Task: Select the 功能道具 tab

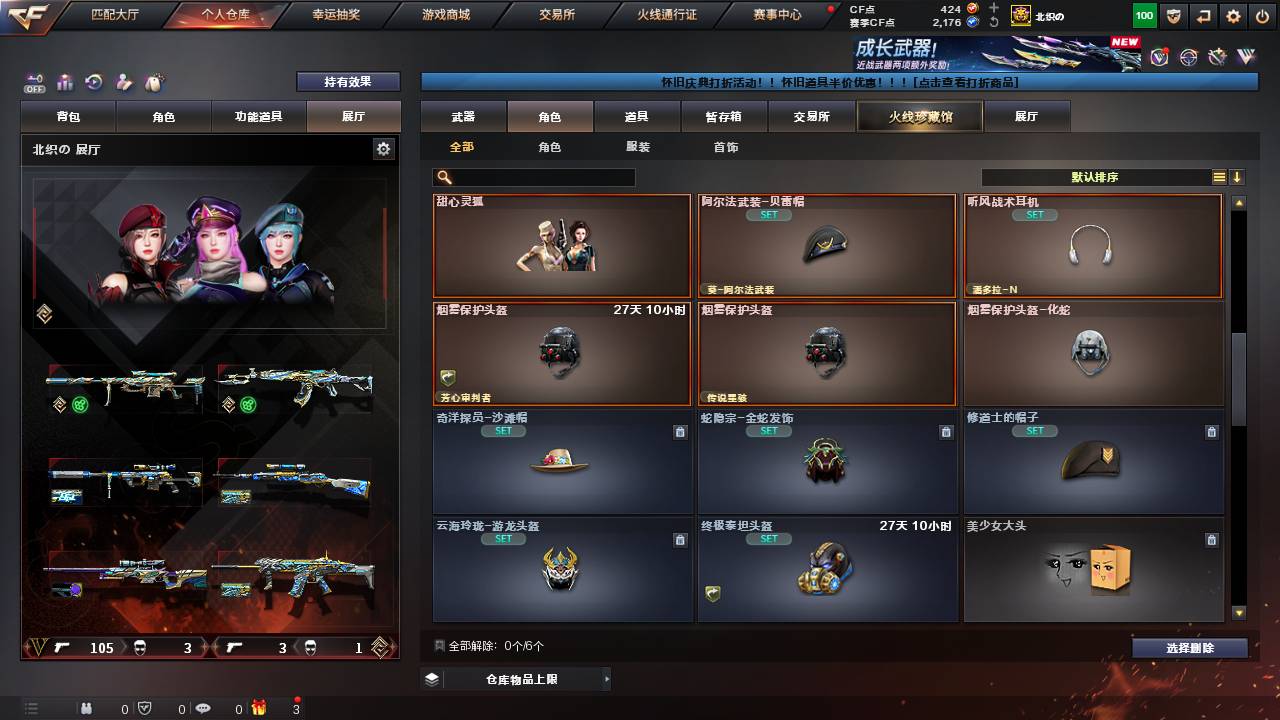Action: (258, 117)
